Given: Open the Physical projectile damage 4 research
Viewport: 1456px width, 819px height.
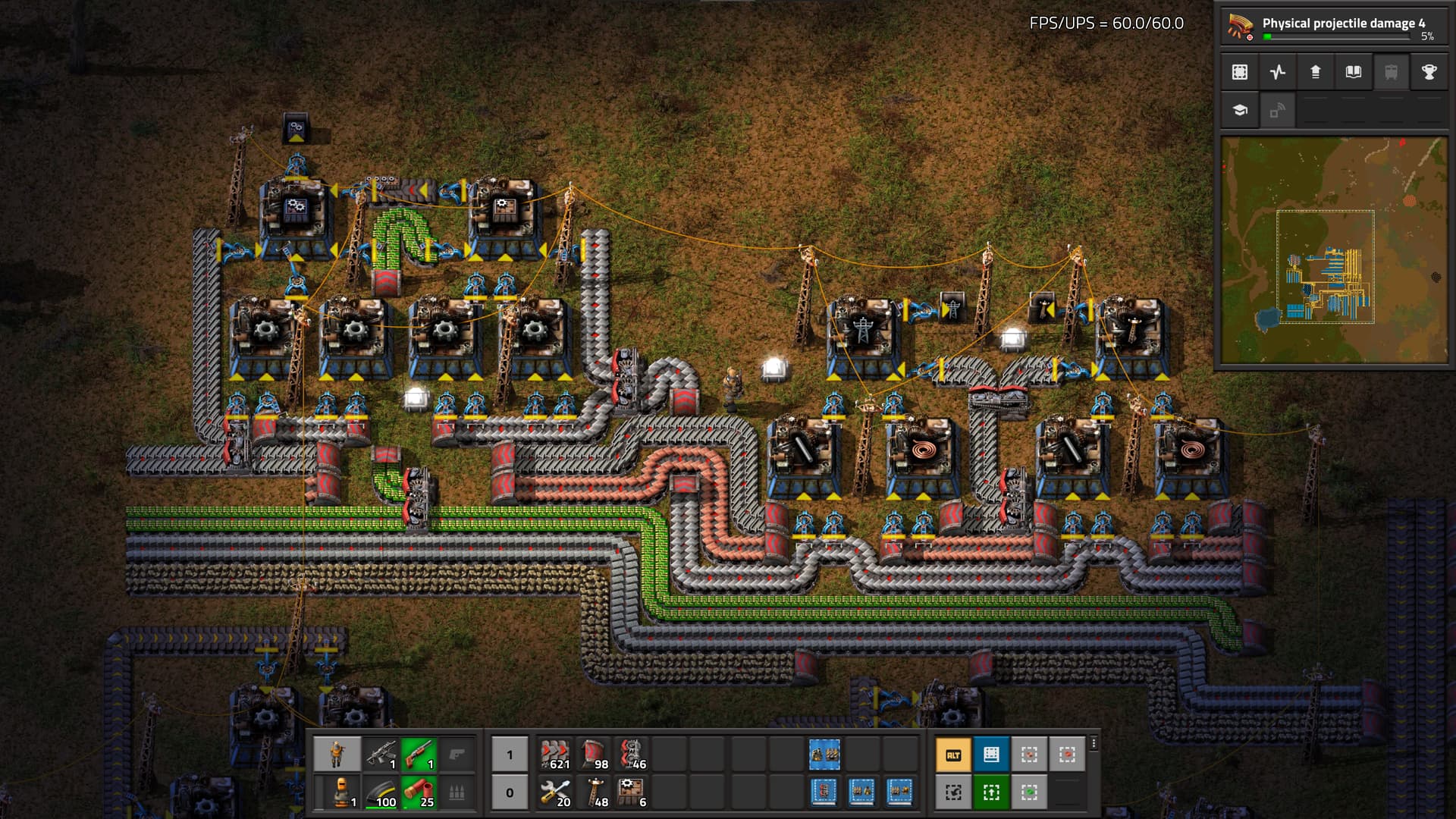Looking at the screenshot, I should [x=1333, y=26].
